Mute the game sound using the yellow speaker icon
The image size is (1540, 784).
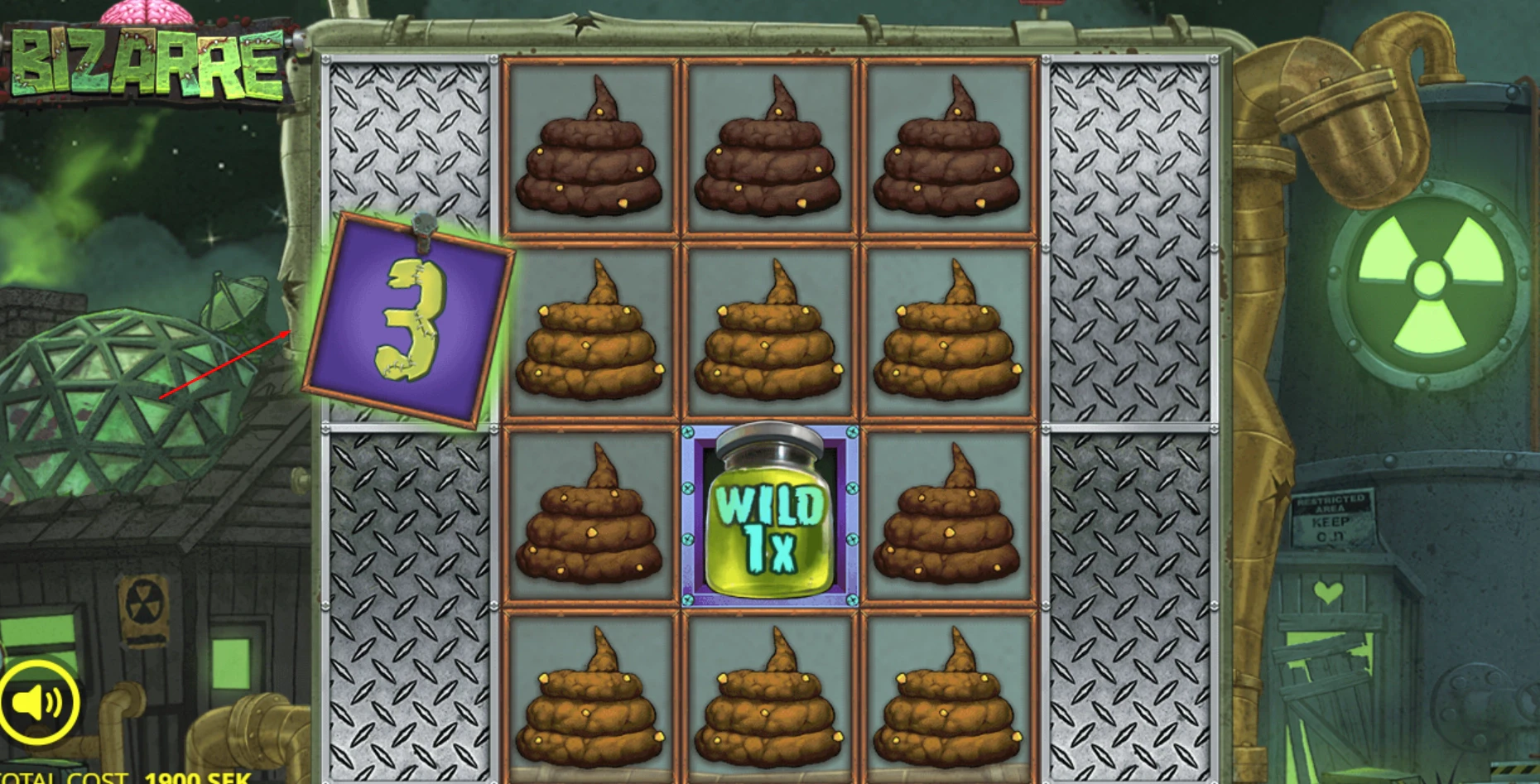pyautogui.click(x=40, y=700)
